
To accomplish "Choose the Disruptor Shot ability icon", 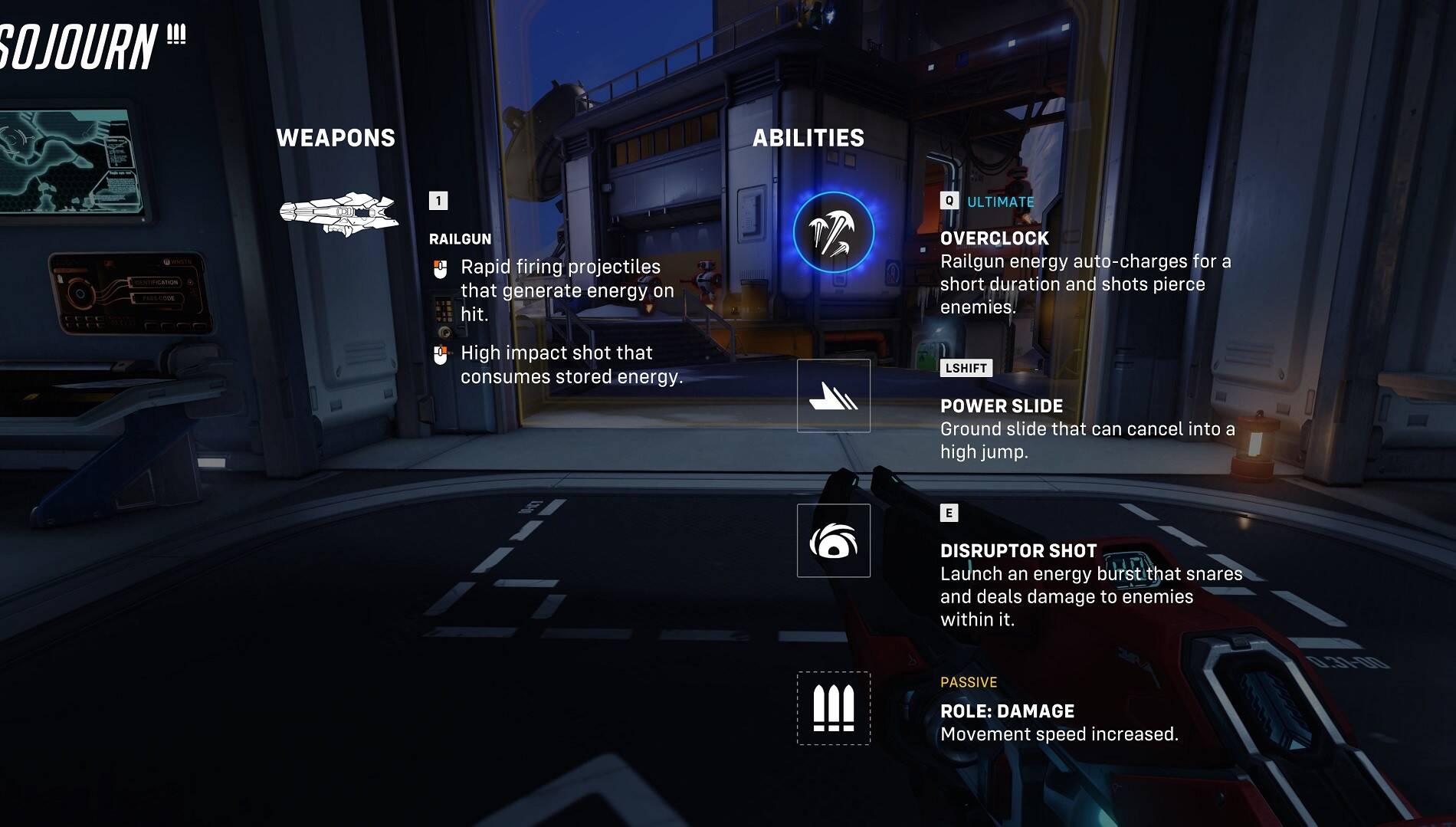I will pos(833,540).
